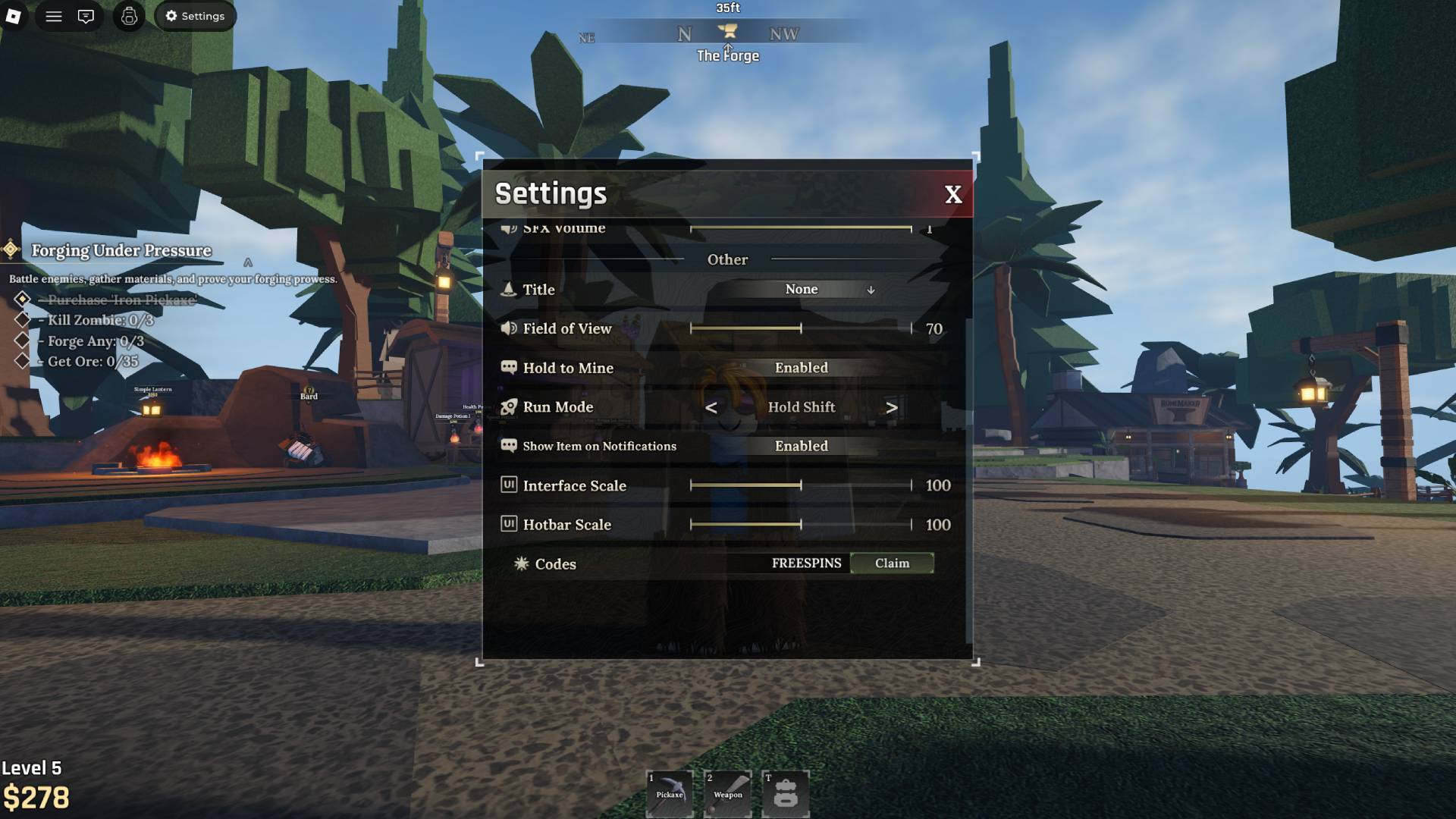Open the backpack inventory icon
The image size is (1456, 819).
point(127,16)
